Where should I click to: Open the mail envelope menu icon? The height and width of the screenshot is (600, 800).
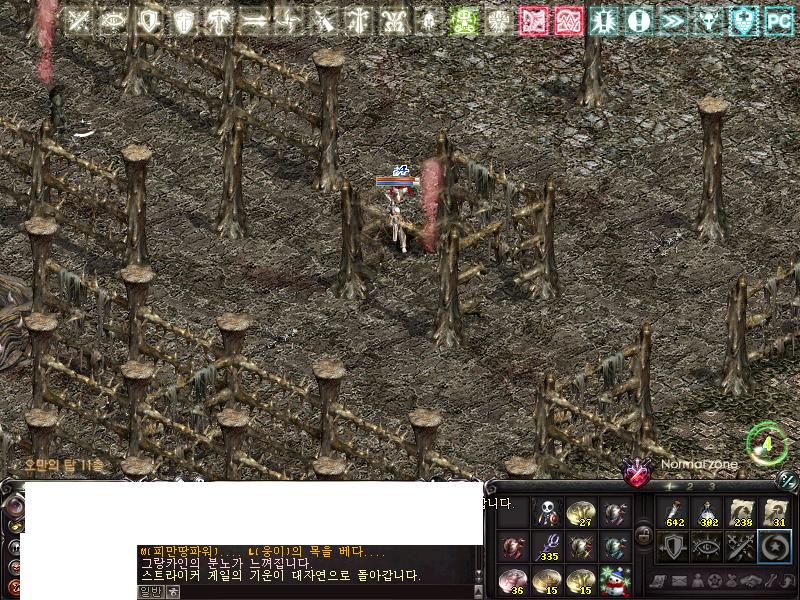tap(678, 581)
